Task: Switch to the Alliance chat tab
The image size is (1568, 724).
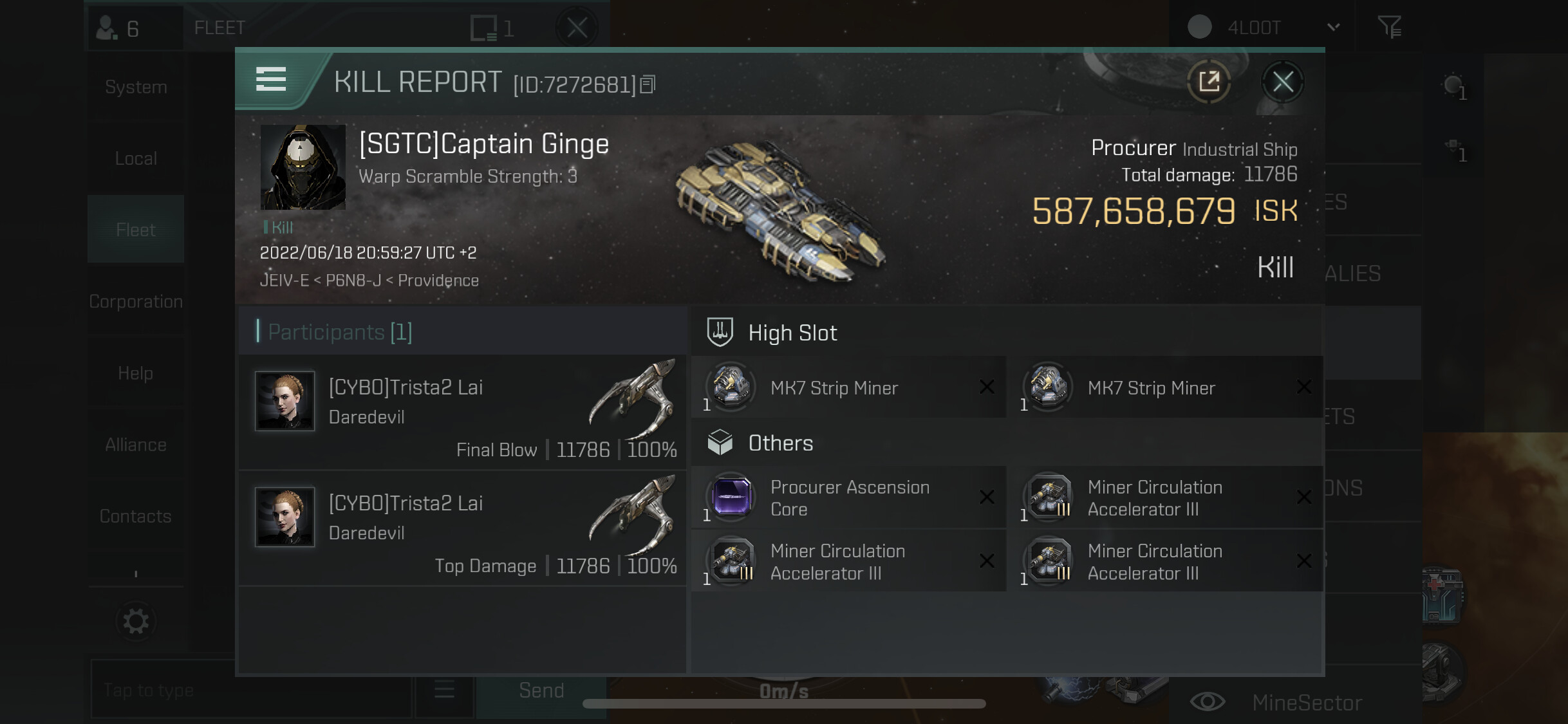Action: 136,444
